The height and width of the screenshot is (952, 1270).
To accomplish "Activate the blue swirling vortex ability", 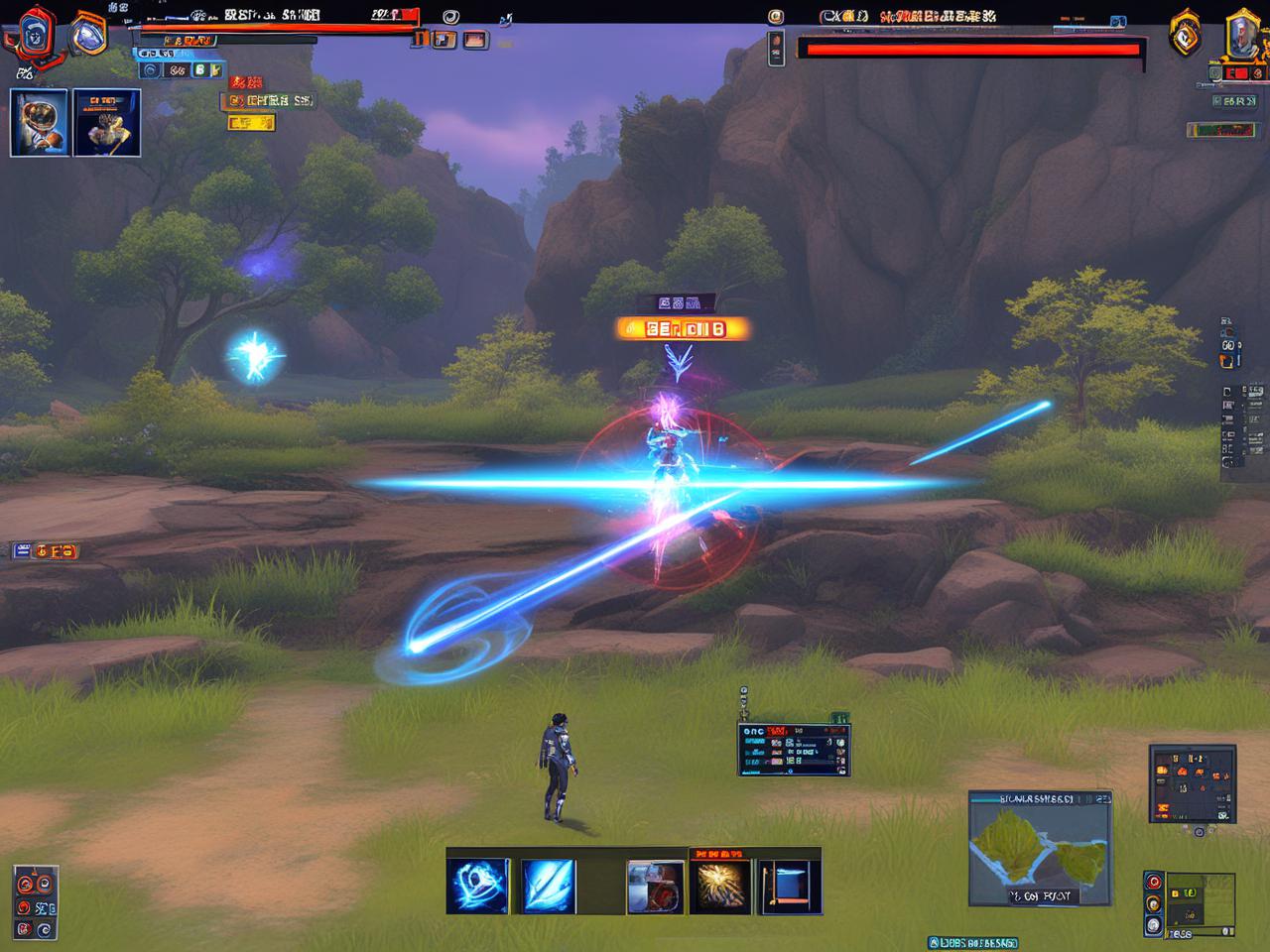I will point(477,886).
